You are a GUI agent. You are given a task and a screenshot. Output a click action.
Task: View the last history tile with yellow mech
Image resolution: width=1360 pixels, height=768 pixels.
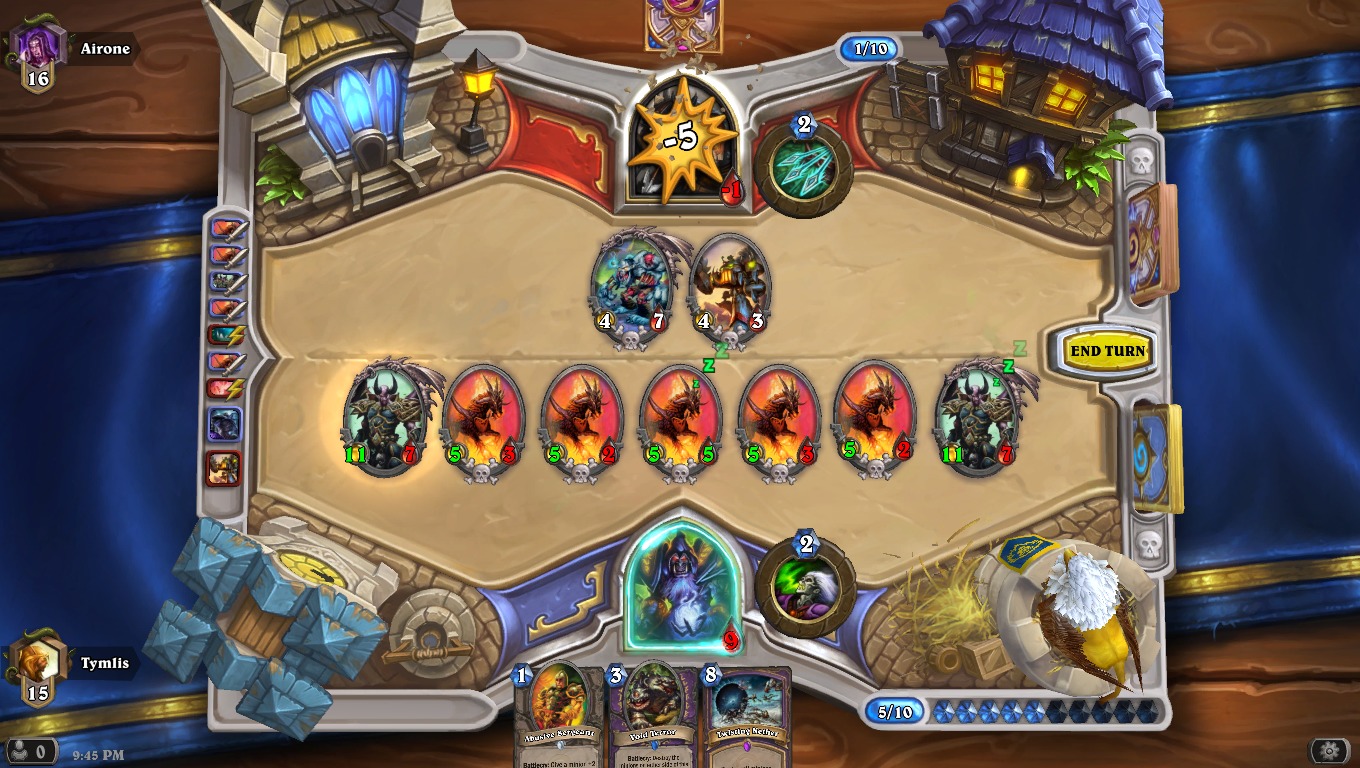click(224, 468)
